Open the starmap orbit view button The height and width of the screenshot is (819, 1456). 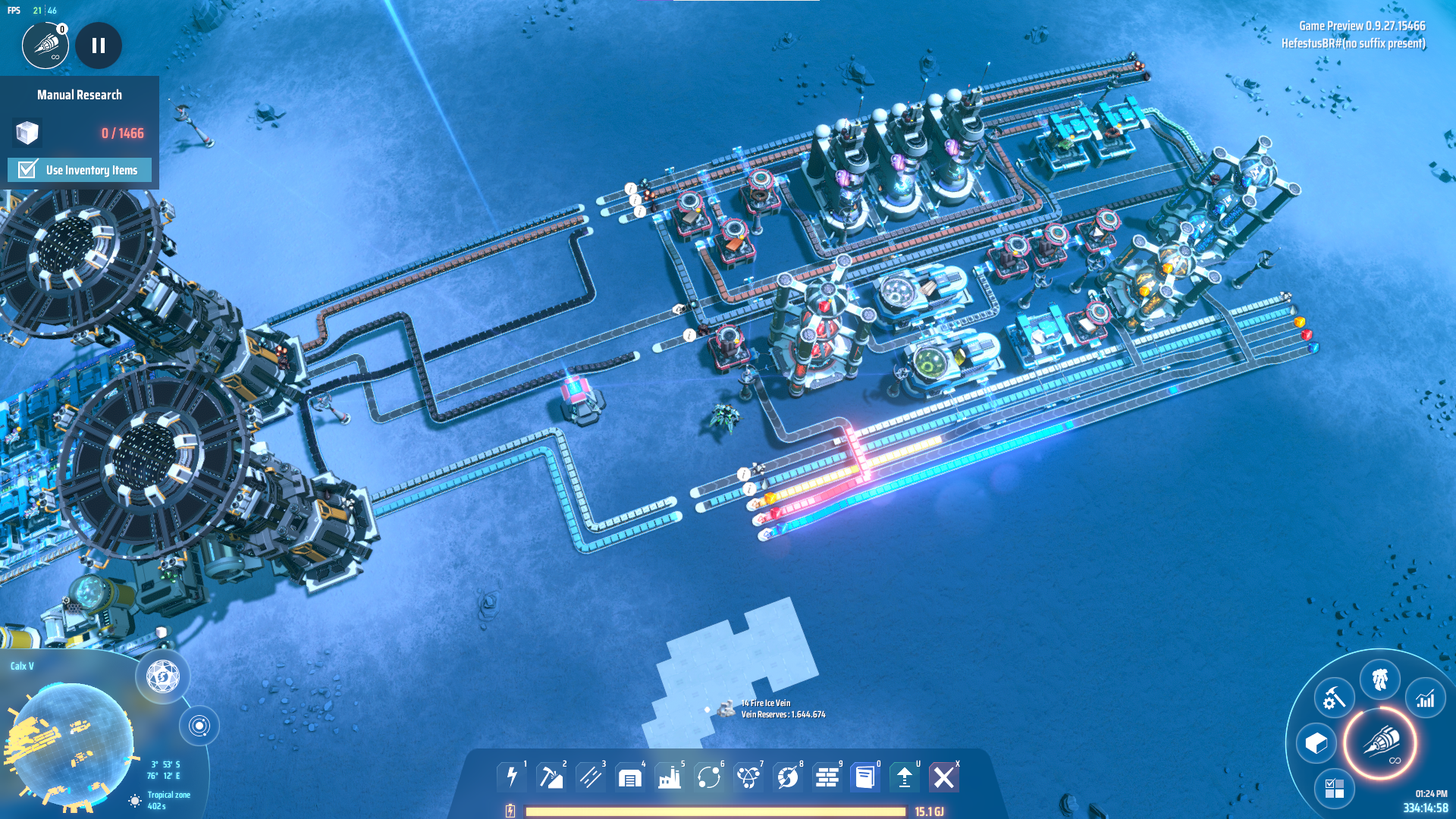(x=199, y=726)
